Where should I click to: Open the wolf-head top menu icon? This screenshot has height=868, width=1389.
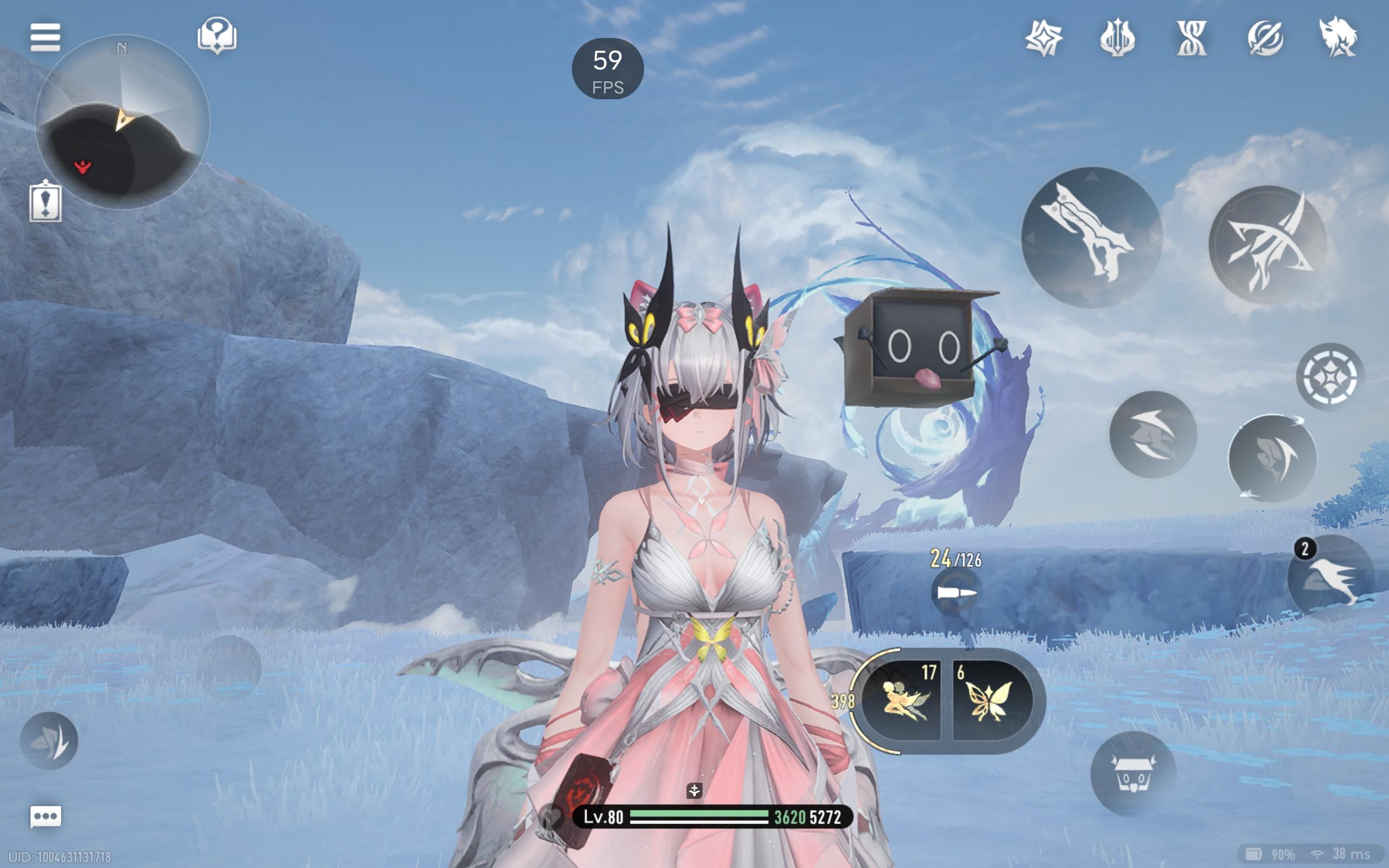coord(1338,39)
